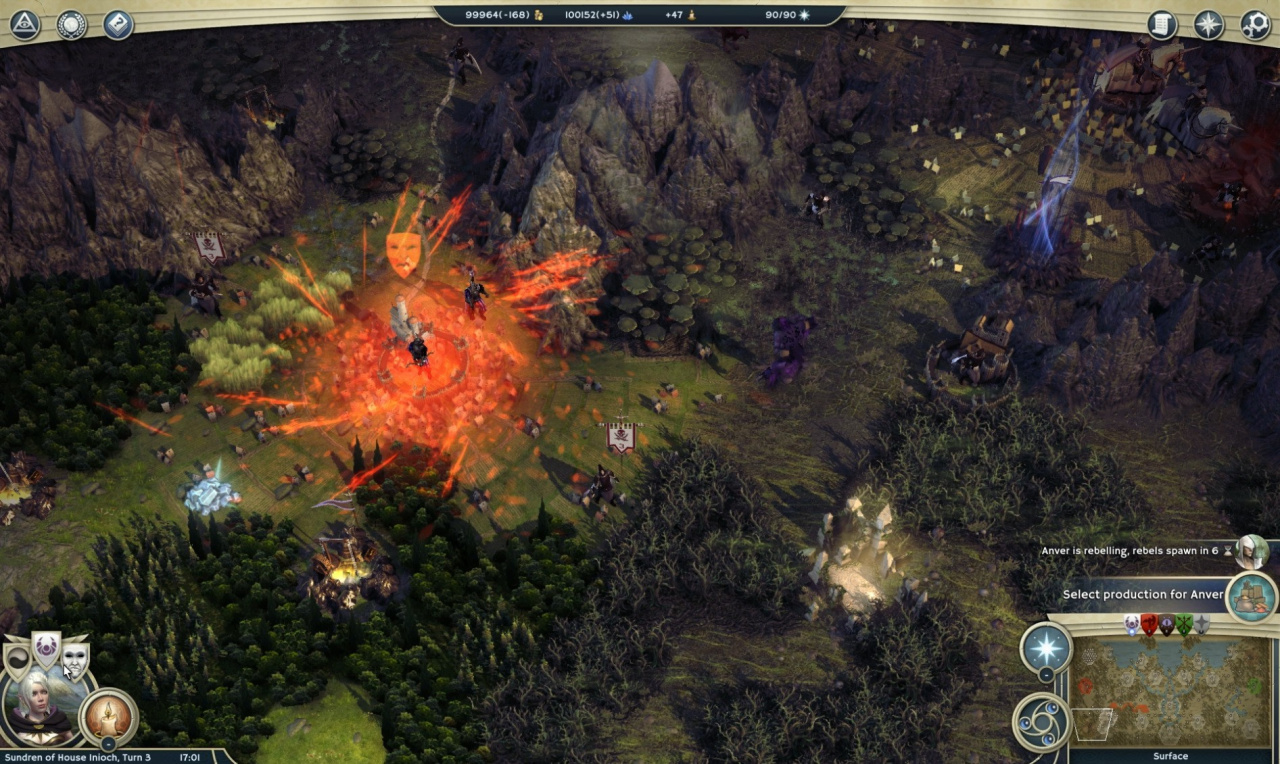Select the purple eye faction shield
Image resolution: width=1280 pixels, height=764 pixels.
point(1166,625)
